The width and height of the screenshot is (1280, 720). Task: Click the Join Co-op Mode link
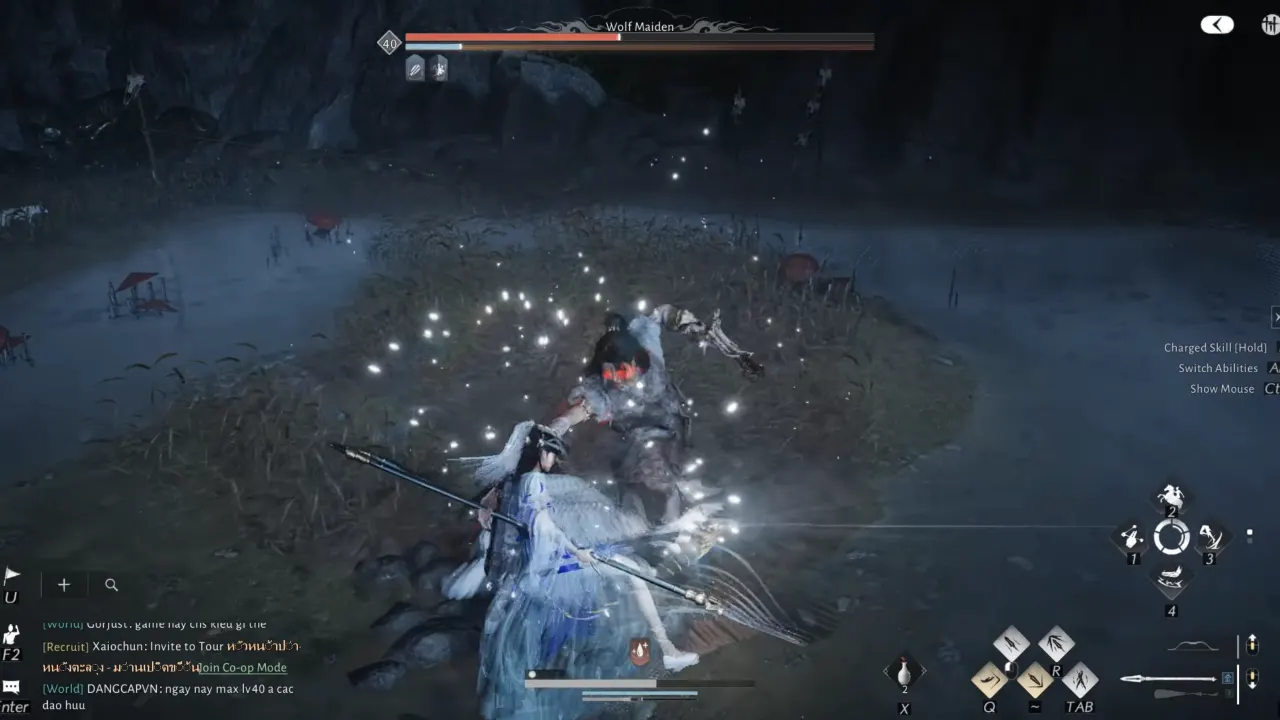pyautogui.click(x=243, y=667)
